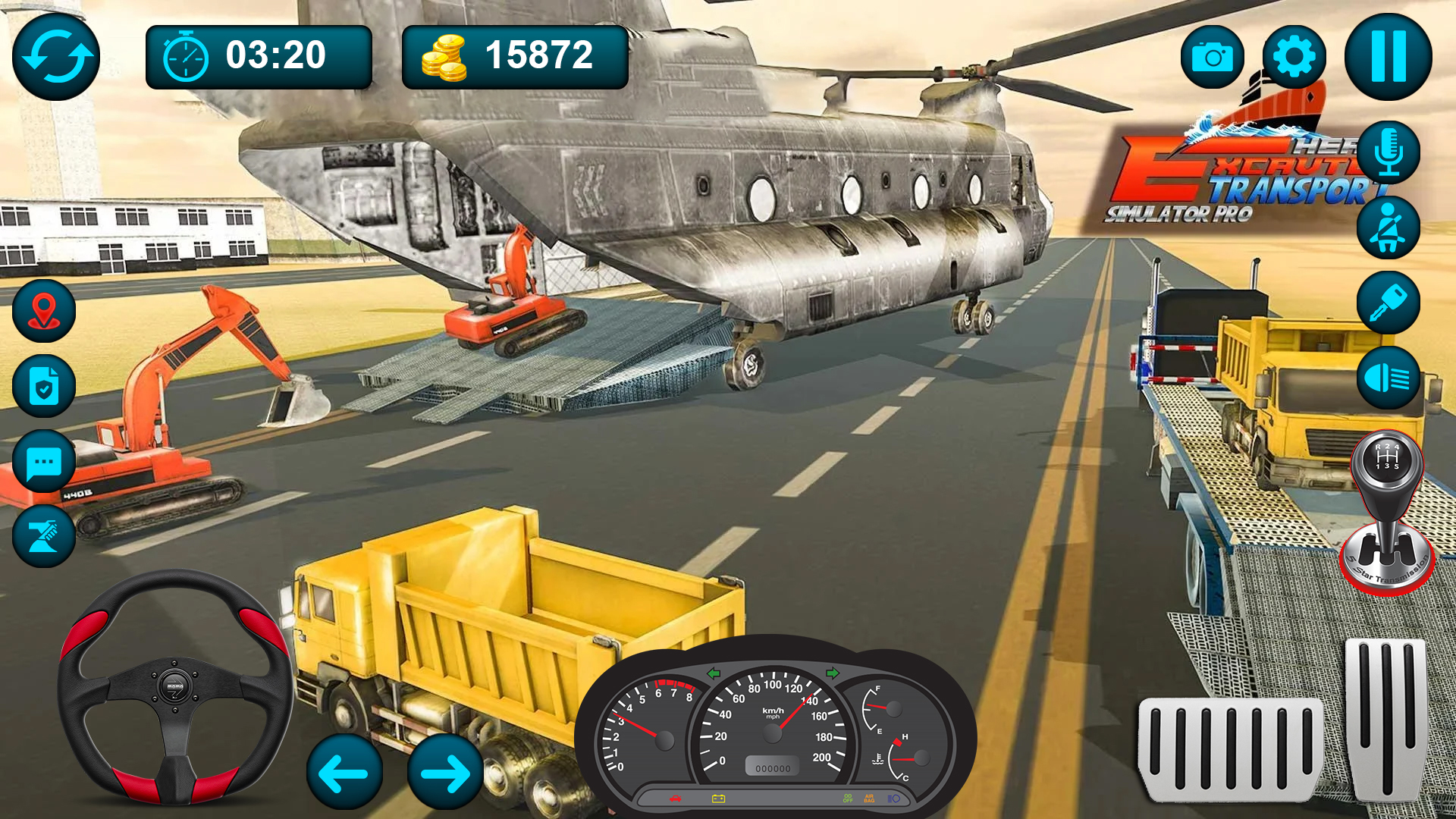1456x819 pixels.
Task: Expand the coin balance display
Action: [x=516, y=54]
